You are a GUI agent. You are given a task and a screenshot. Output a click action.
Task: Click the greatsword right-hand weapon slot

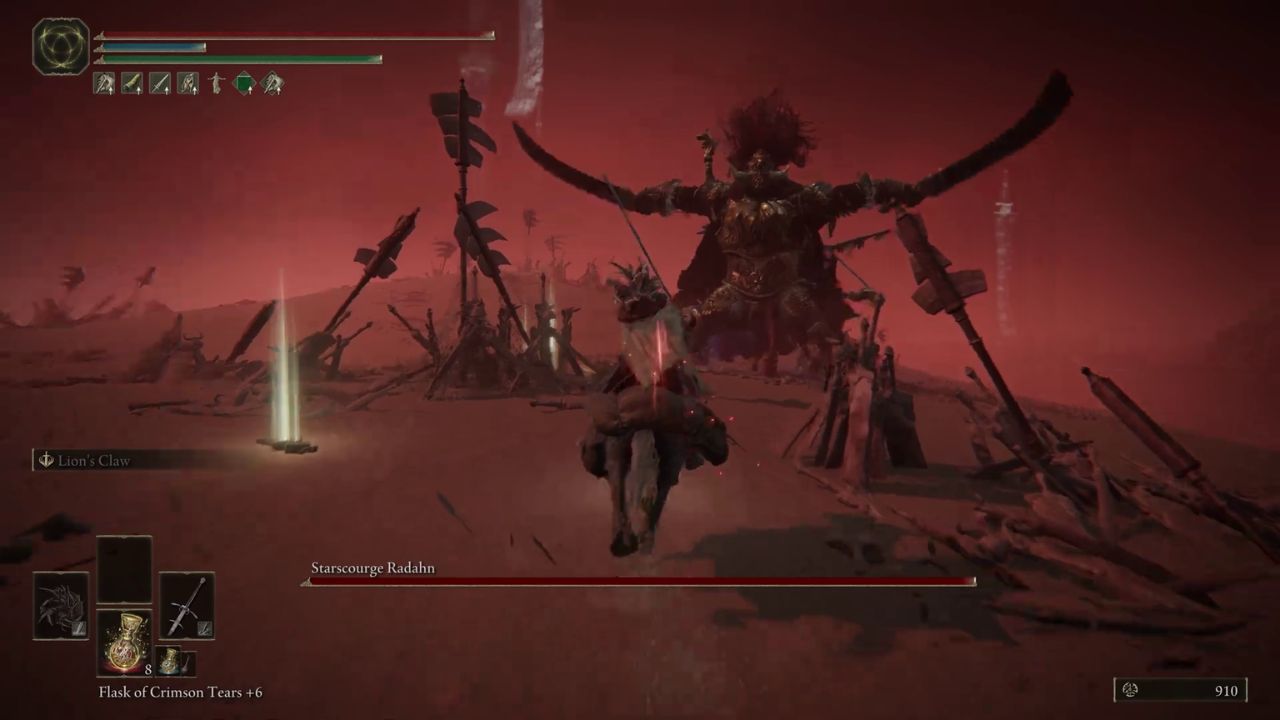tap(186, 604)
